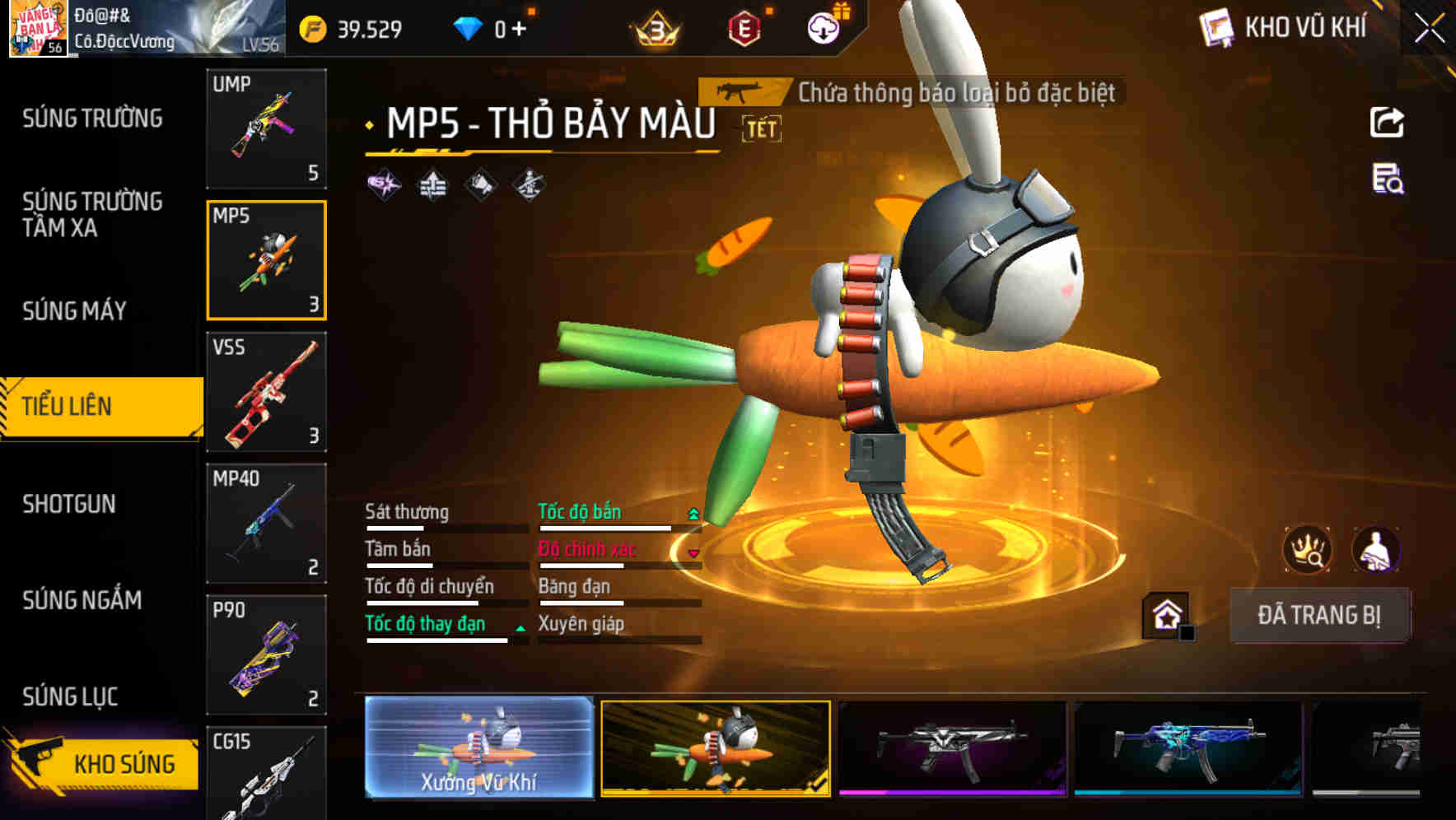Select the Súng Máy category

(x=74, y=310)
